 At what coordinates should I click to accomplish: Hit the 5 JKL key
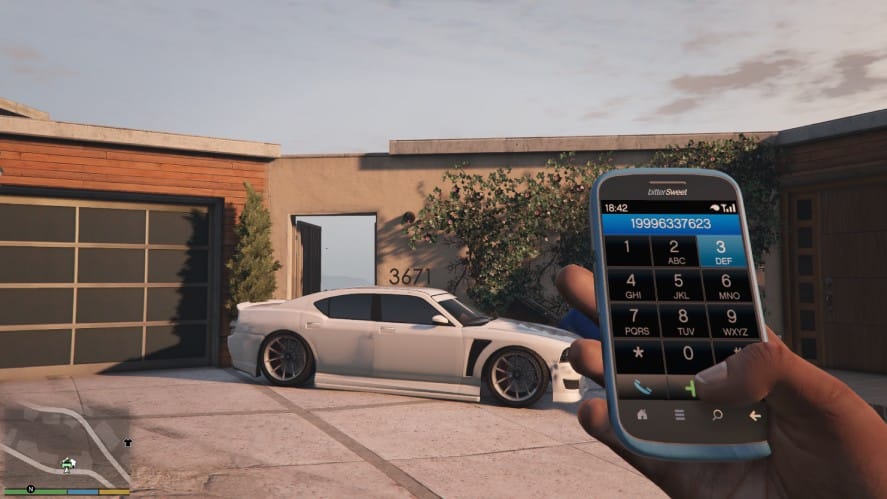pos(679,286)
